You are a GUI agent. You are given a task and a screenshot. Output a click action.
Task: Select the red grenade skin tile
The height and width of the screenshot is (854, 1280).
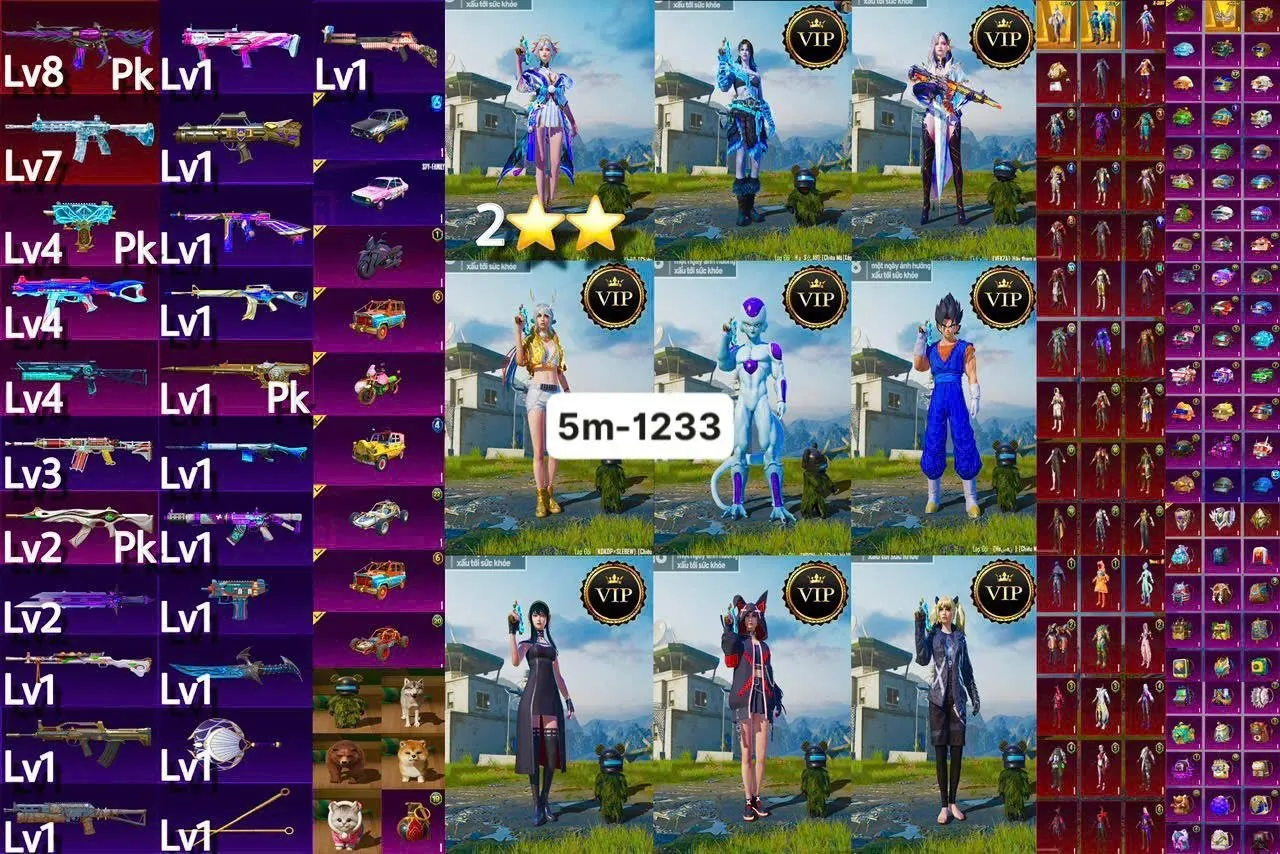[412, 822]
